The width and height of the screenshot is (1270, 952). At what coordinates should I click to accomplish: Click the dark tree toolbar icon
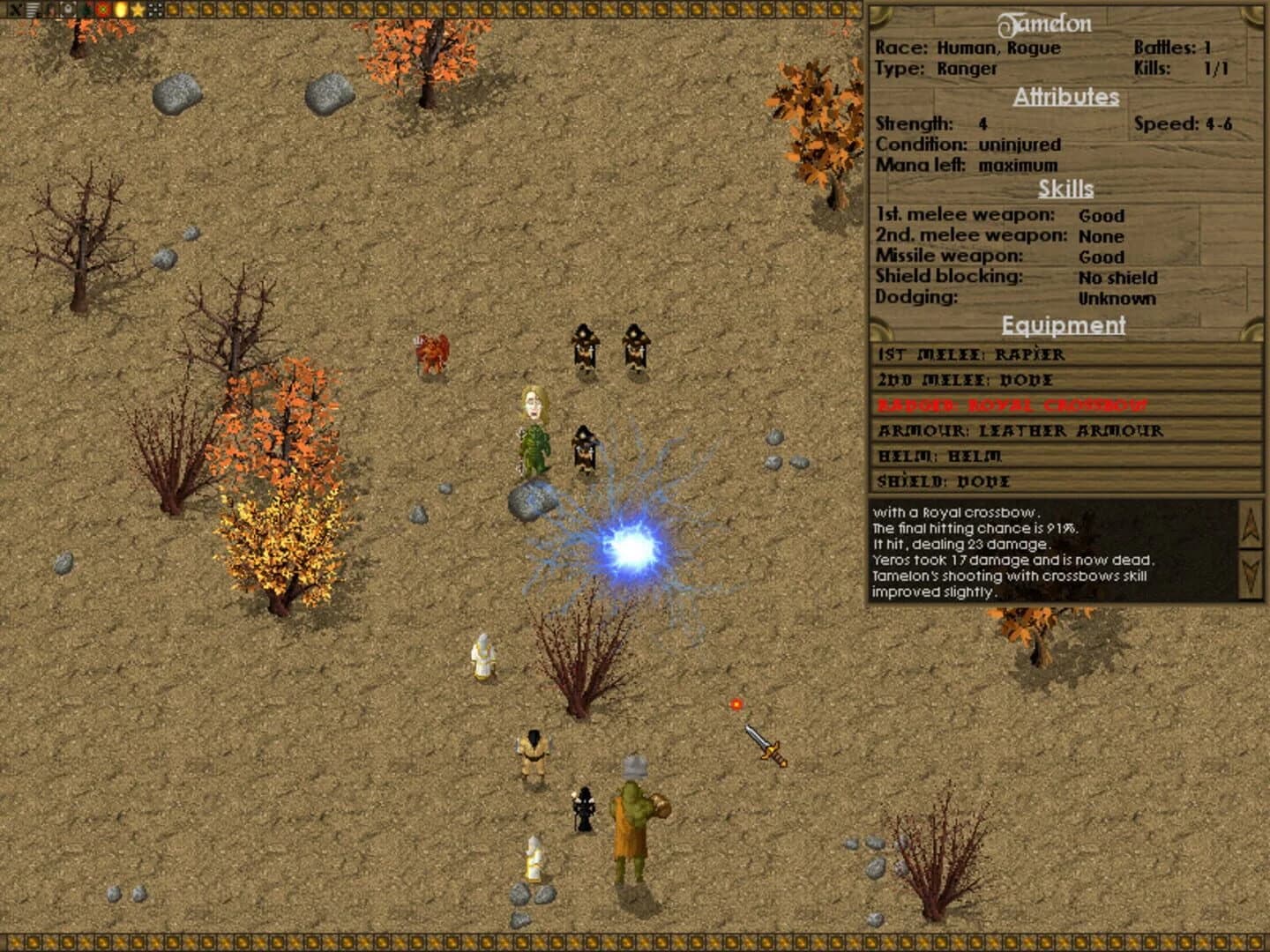coord(85,9)
